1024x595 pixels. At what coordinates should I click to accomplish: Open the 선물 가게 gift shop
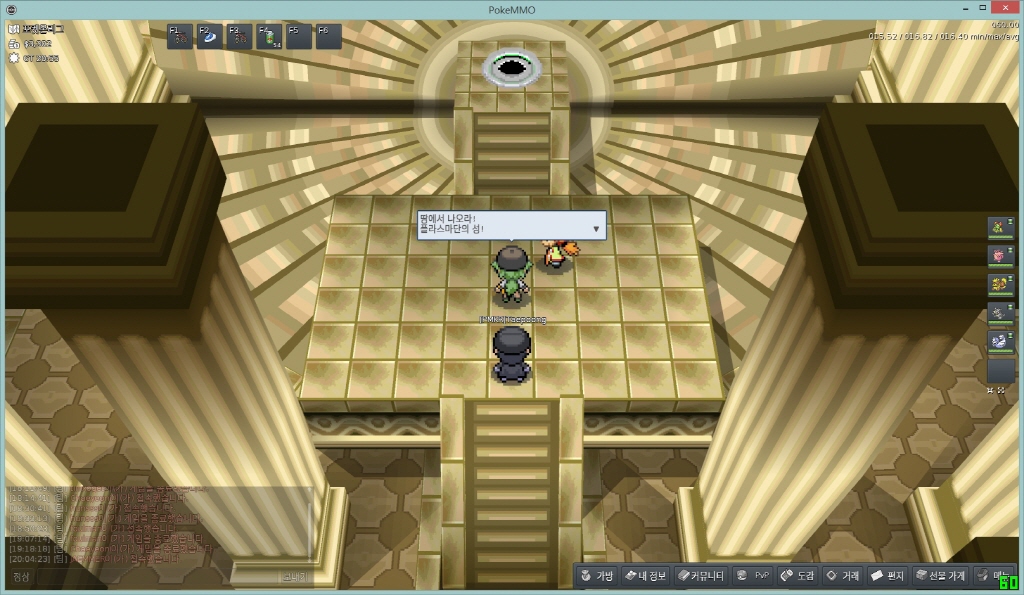(940, 576)
